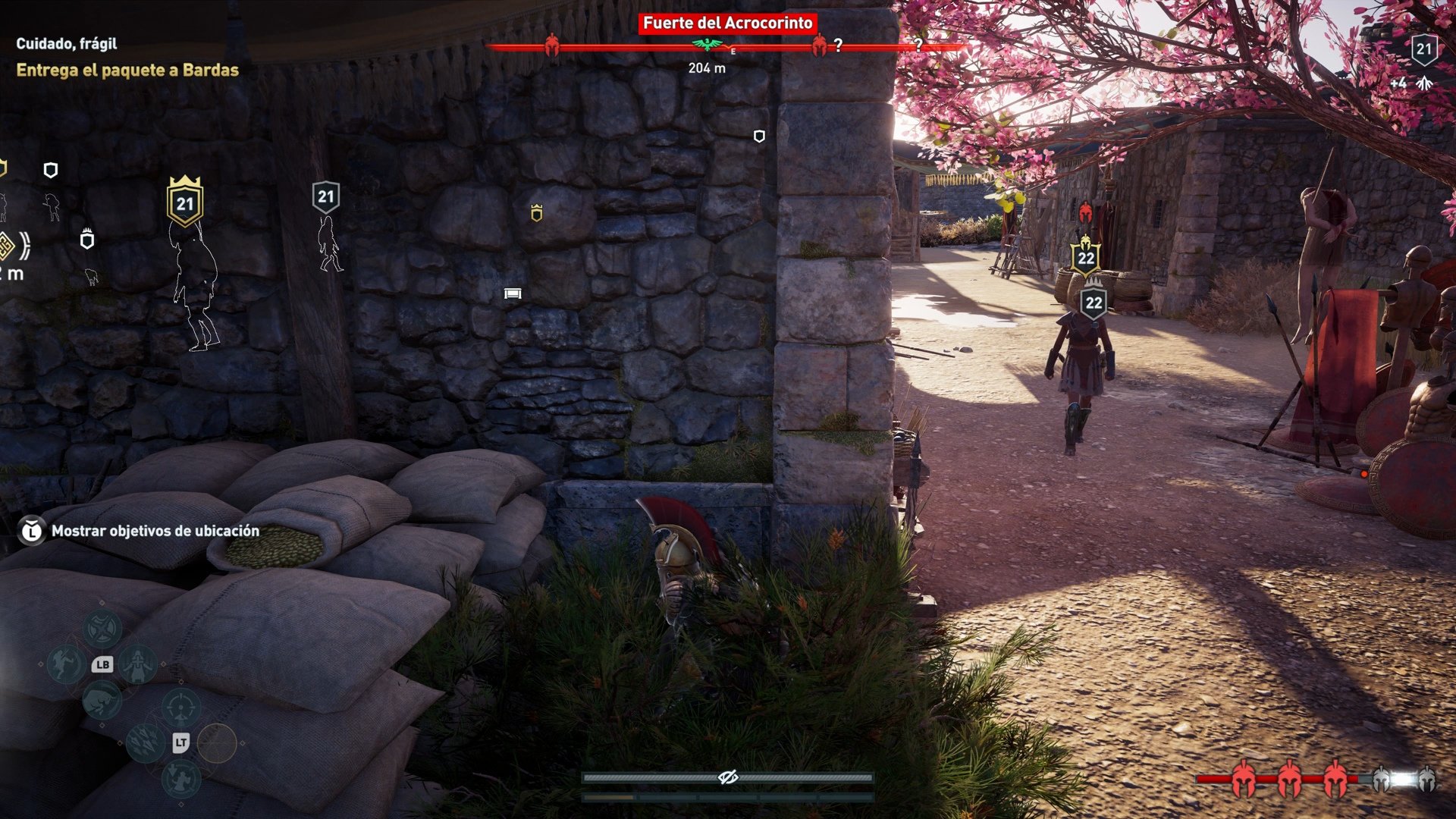Click the bed rest marker on the wall
The width and height of the screenshot is (1456, 819).
click(x=513, y=291)
